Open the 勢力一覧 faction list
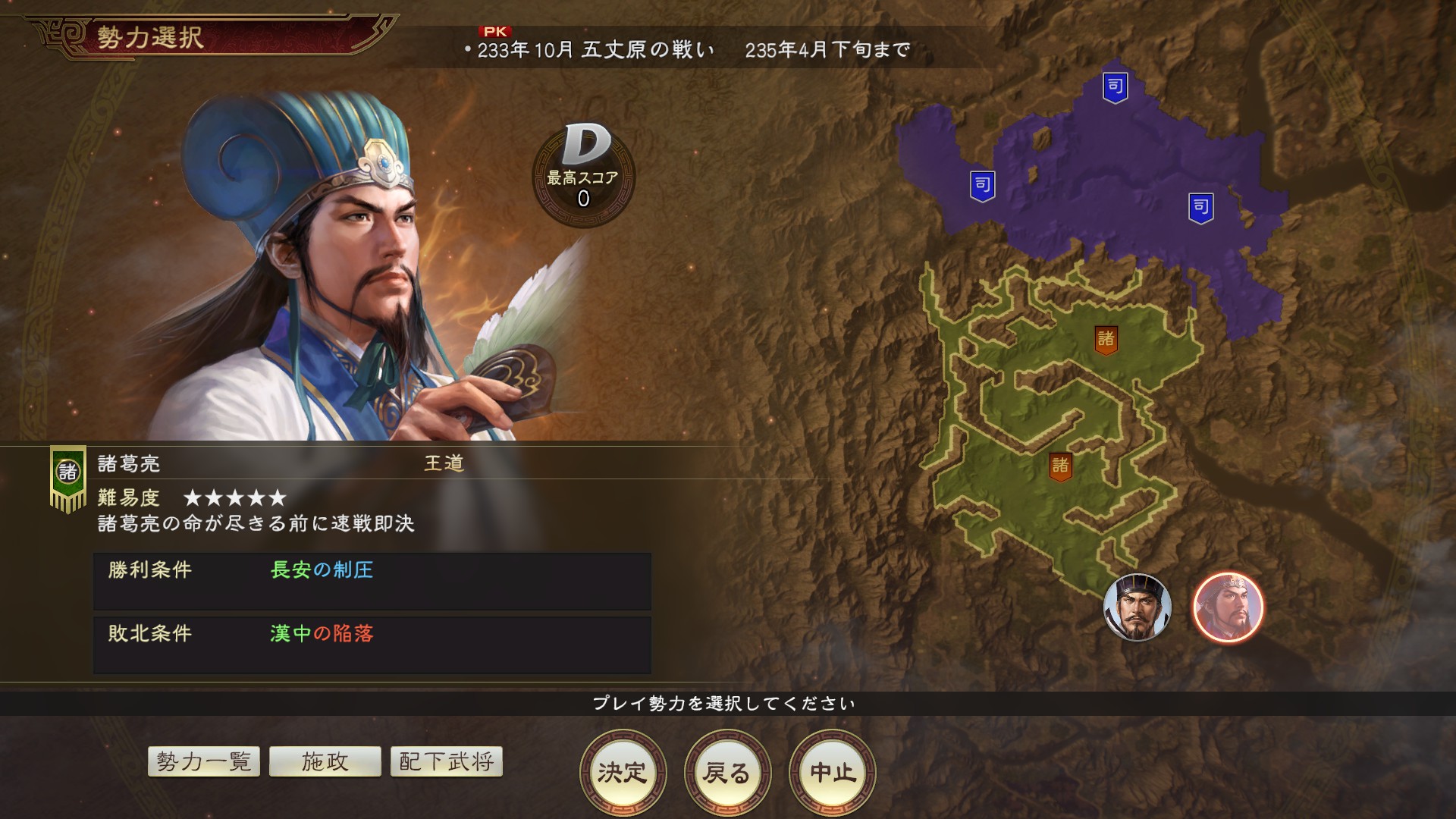Viewport: 1456px width, 819px height. 204,761
